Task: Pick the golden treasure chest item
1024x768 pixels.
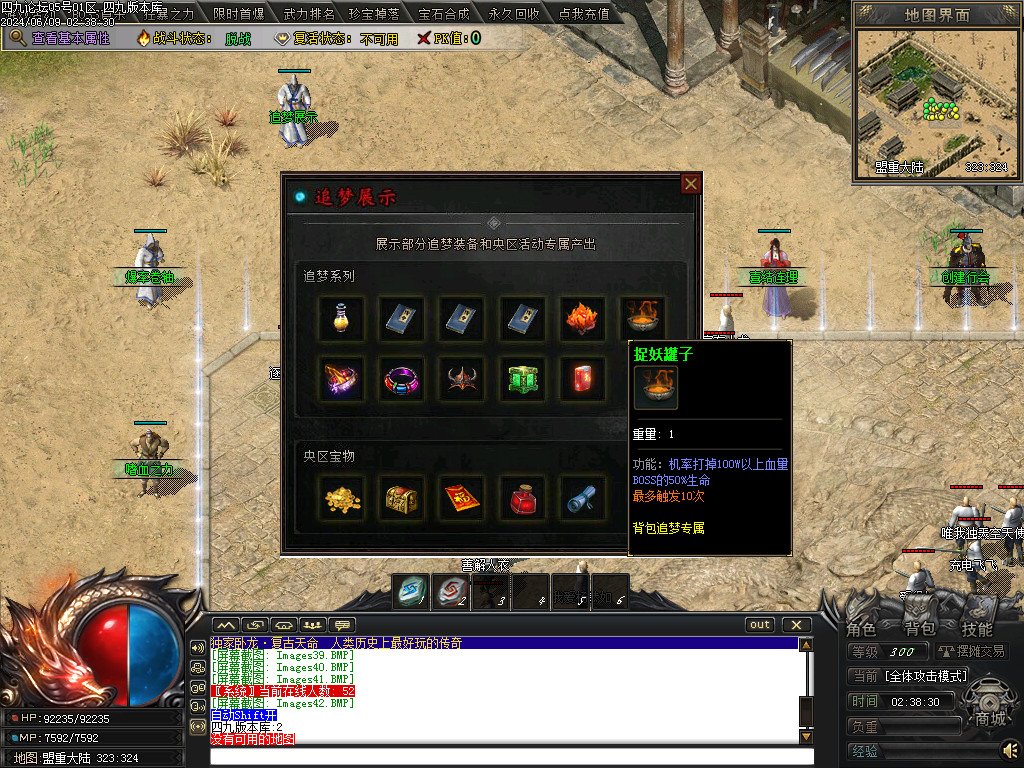Action: [401, 497]
